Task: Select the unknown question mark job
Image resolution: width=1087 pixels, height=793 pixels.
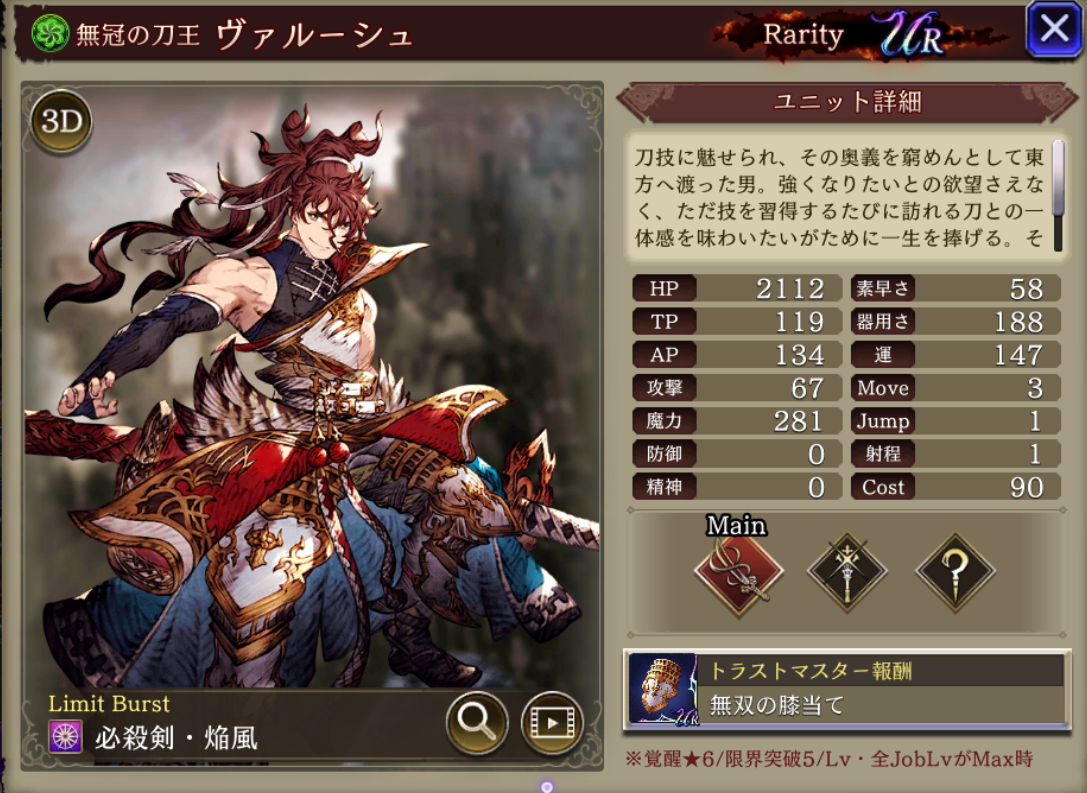Action: [x=956, y=573]
